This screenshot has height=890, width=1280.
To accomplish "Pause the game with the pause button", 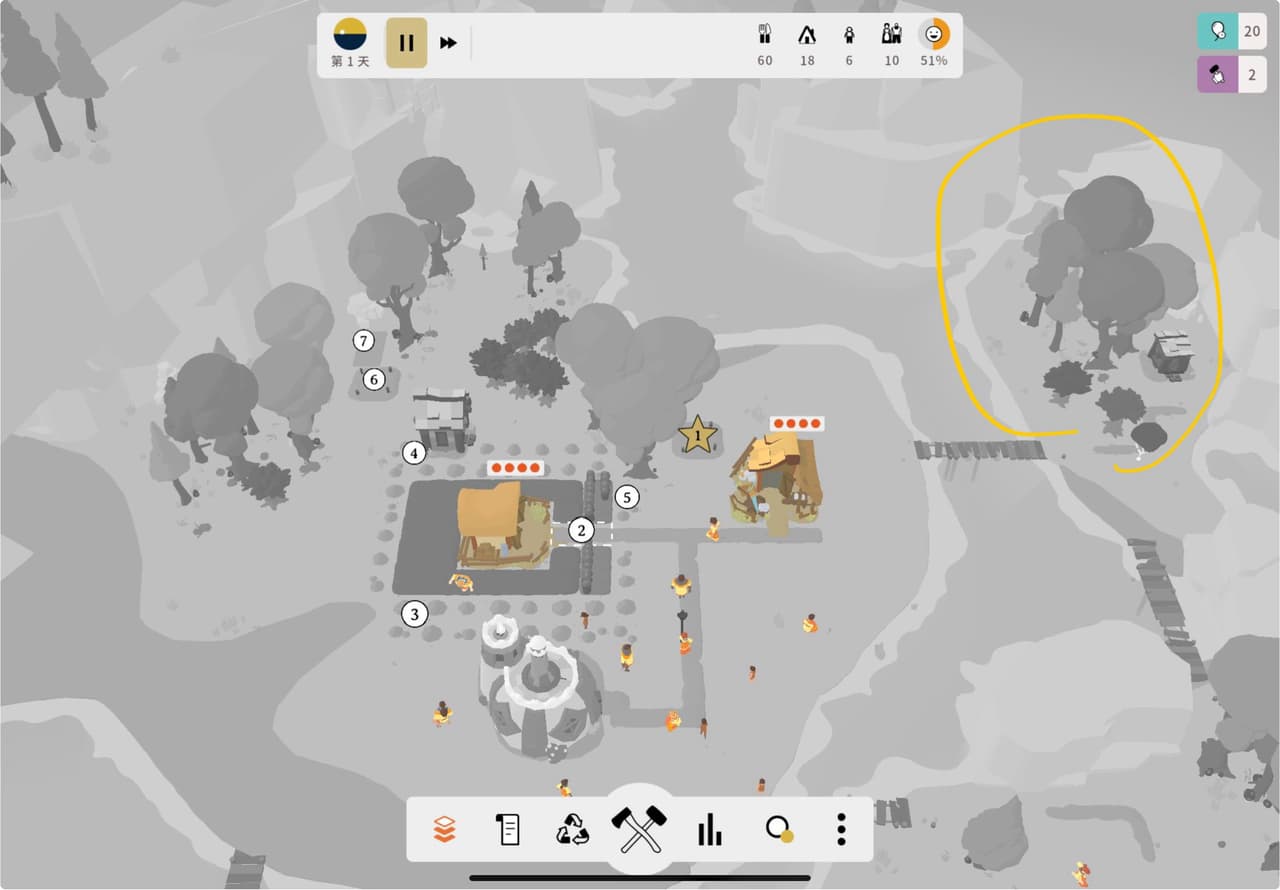I will 406,43.
